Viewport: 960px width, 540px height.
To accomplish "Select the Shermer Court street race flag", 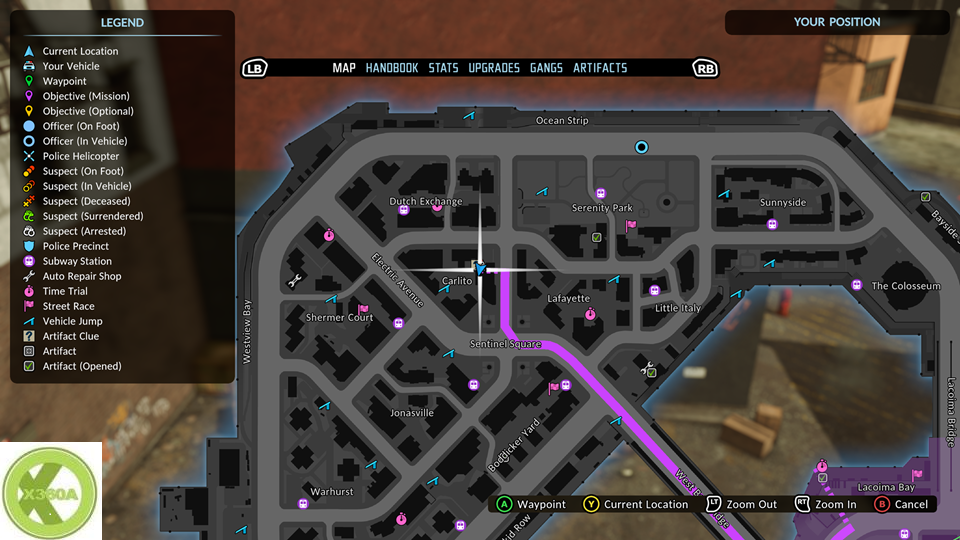I will click(363, 309).
